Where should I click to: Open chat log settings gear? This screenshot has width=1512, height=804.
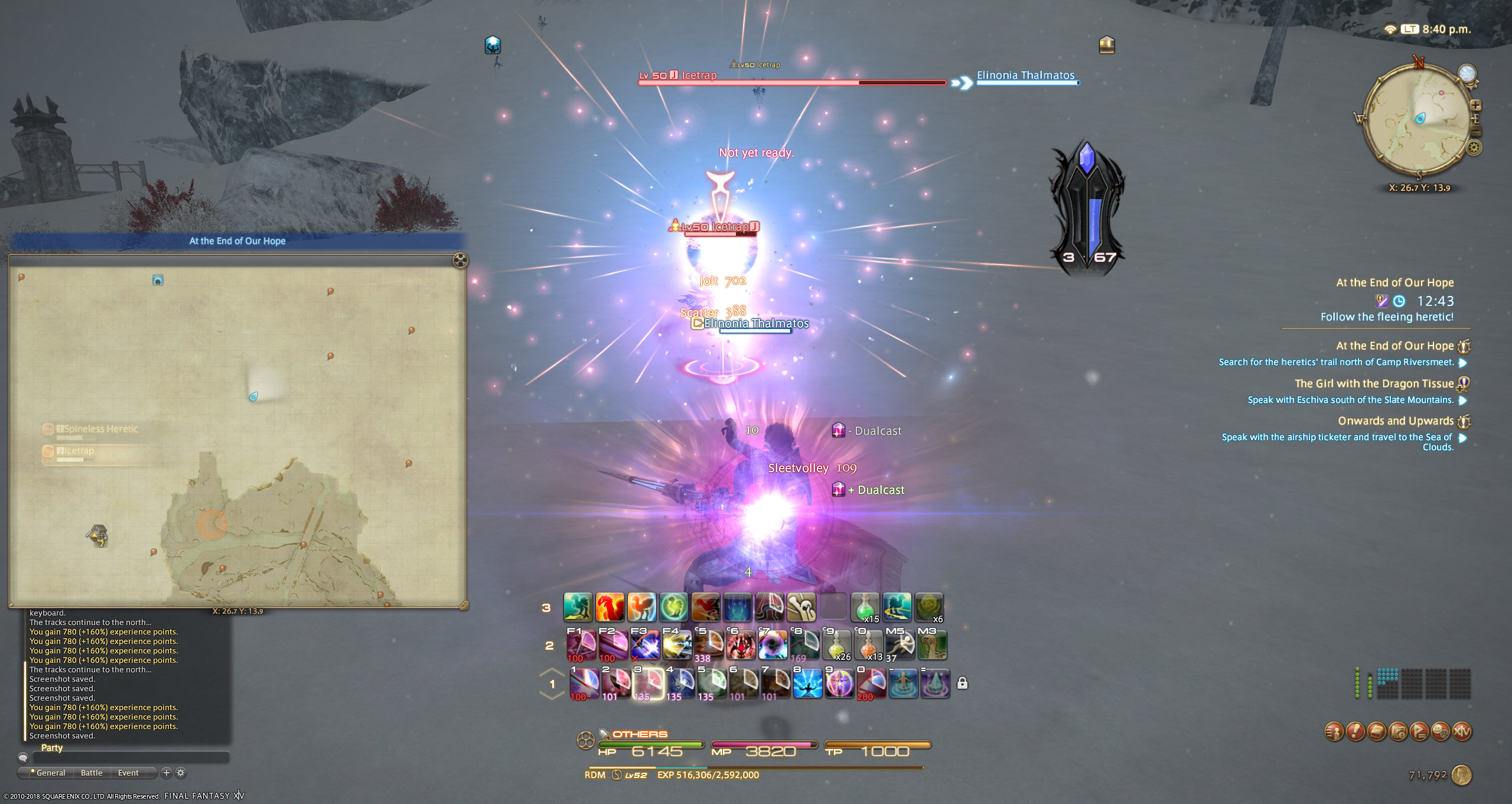pyautogui.click(x=181, y=773)
